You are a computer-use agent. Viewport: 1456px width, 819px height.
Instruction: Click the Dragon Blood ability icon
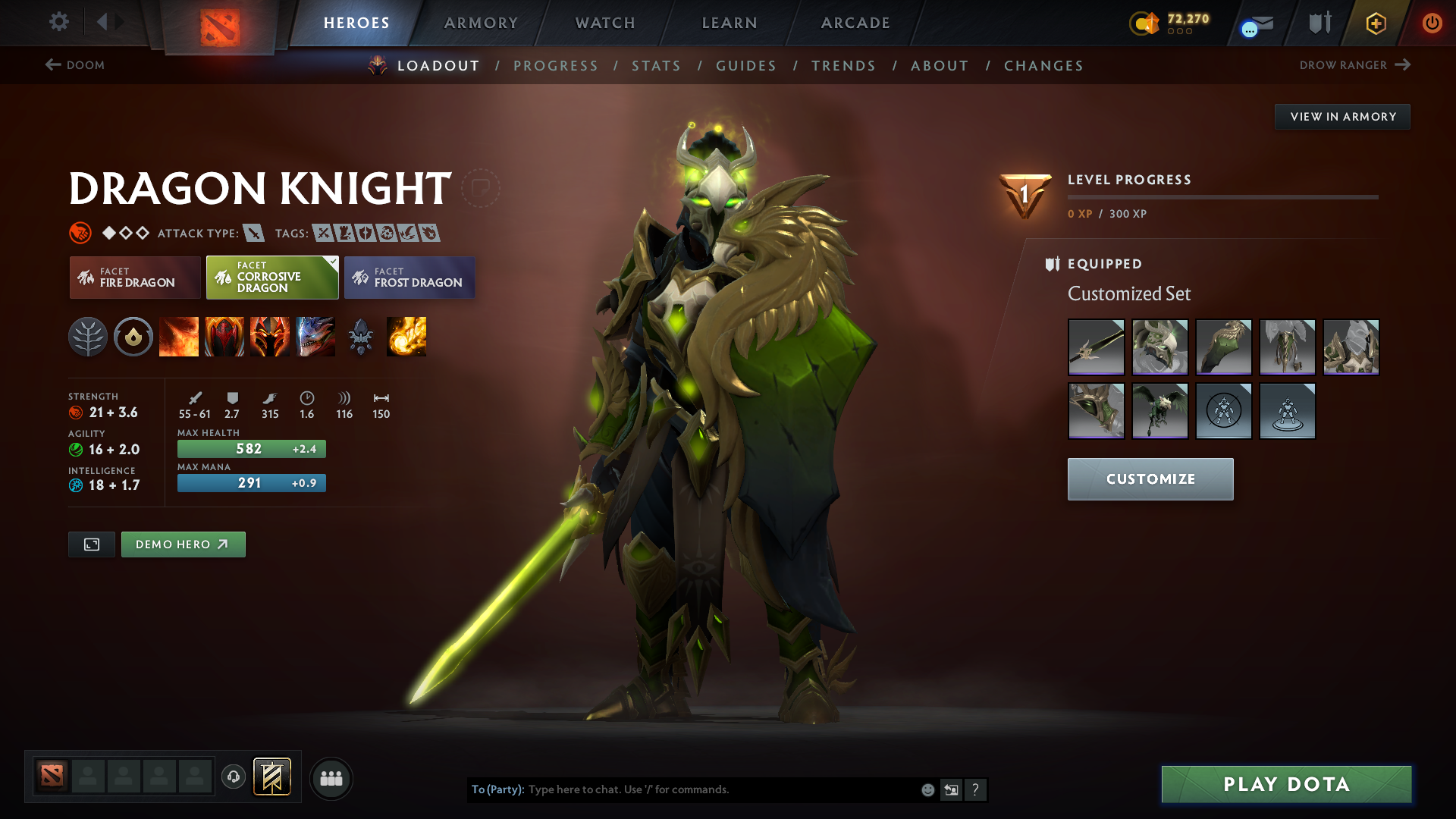(270, 337)
